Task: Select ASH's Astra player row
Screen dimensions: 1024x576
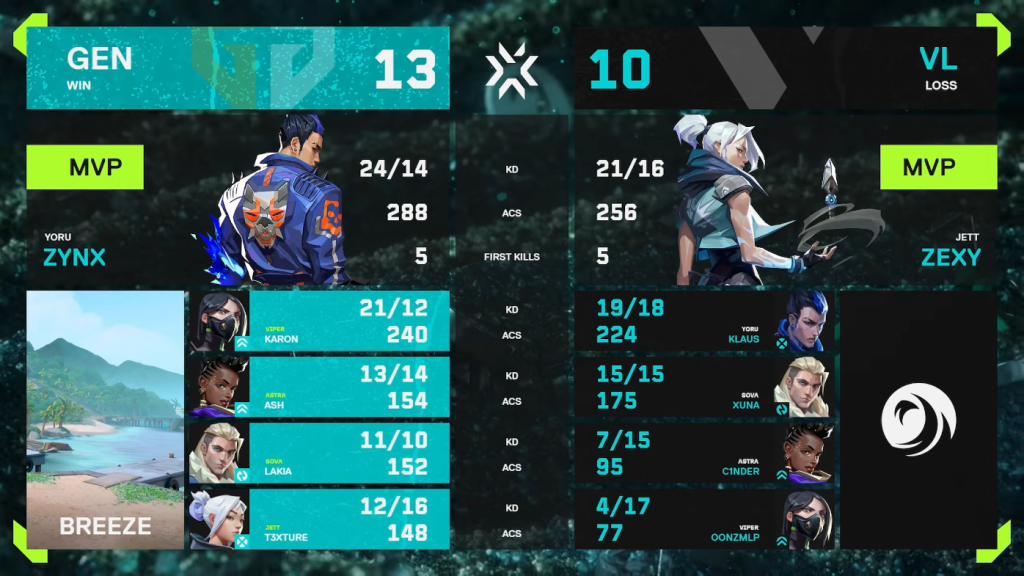Action: pyautogui.click(x=320, y=387)
